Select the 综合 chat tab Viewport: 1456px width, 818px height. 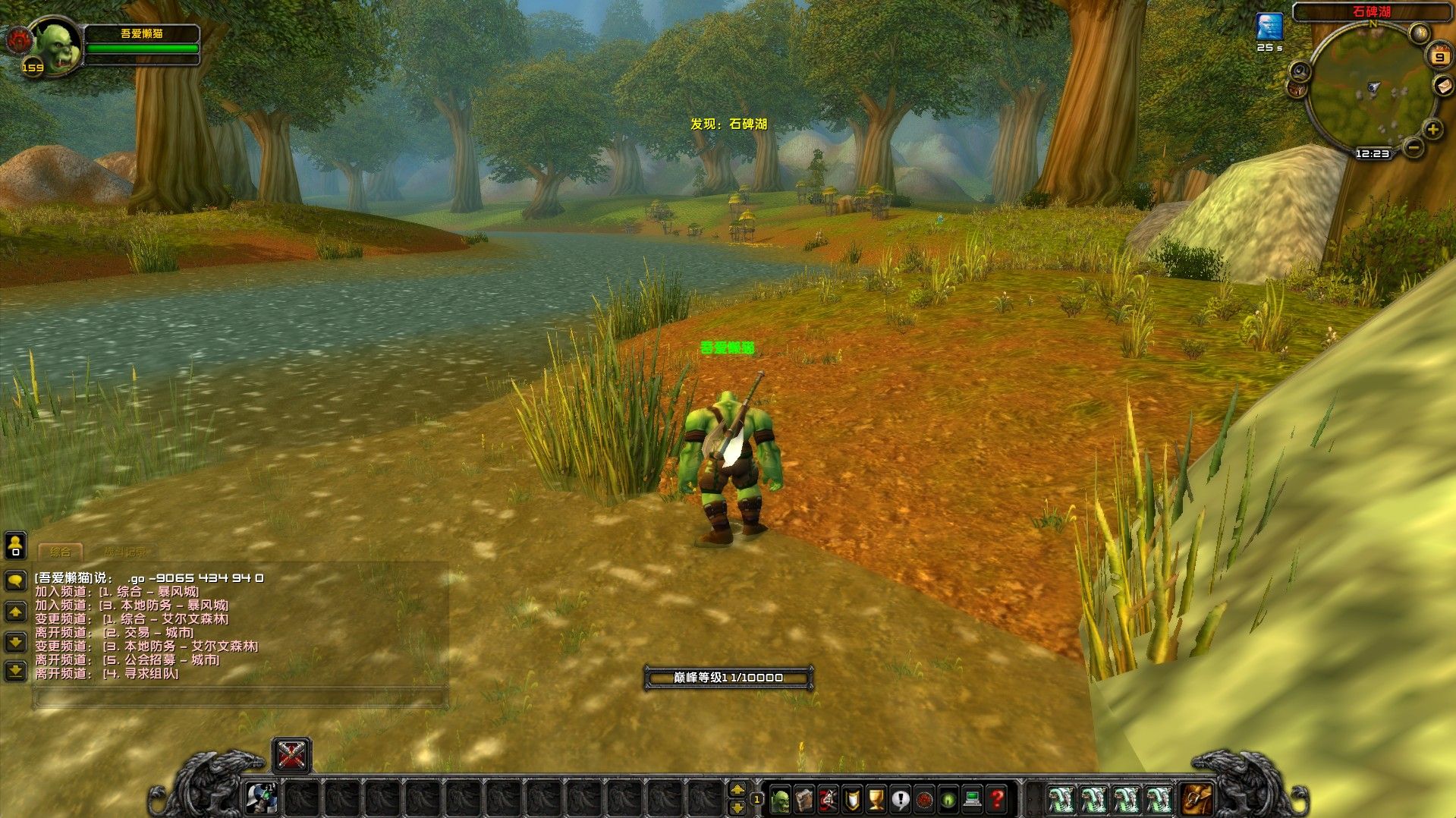[61, 552]
